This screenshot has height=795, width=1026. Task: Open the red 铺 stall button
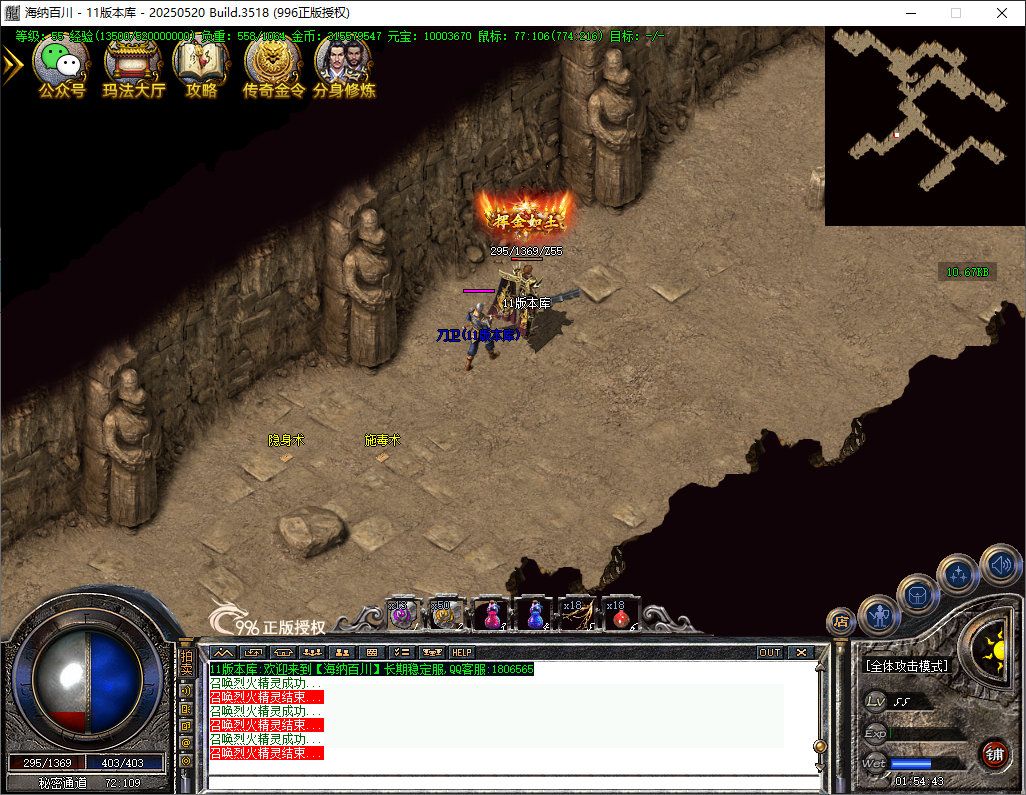994,753
